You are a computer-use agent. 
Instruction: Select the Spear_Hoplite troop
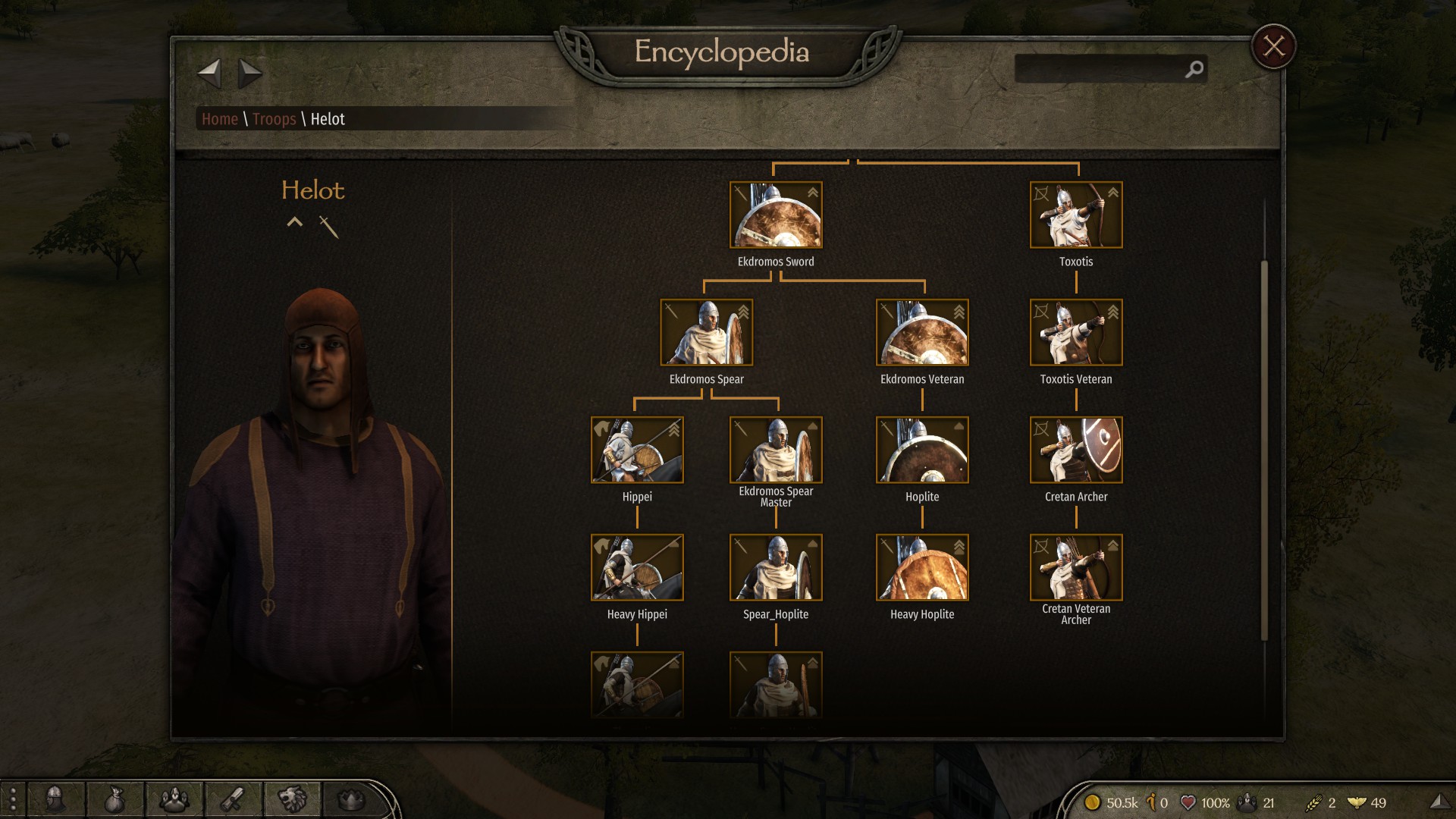tap(776, 568)
